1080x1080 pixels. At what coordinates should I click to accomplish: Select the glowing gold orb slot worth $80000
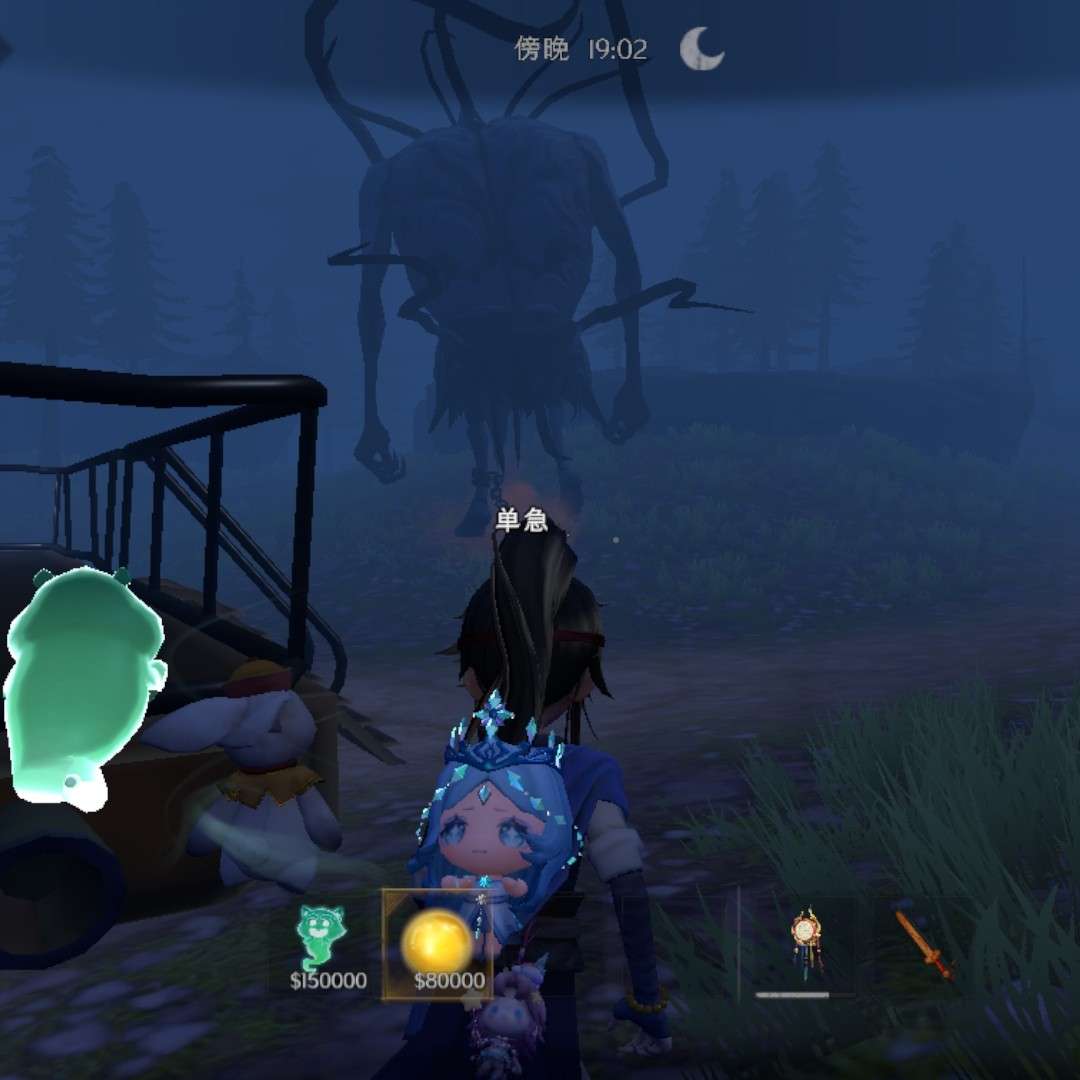point(437,945)
